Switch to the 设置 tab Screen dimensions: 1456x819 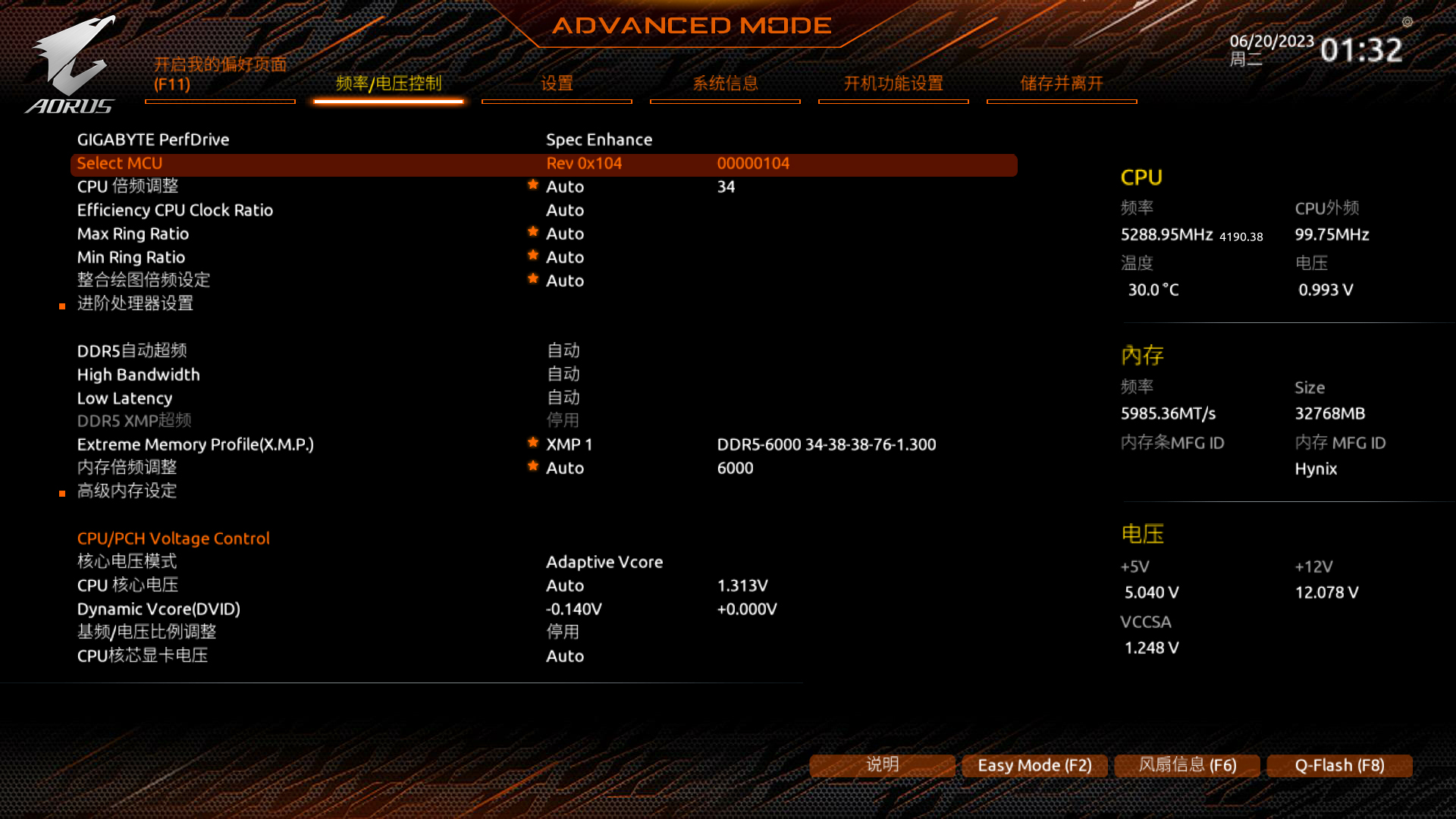coord(557,83)
